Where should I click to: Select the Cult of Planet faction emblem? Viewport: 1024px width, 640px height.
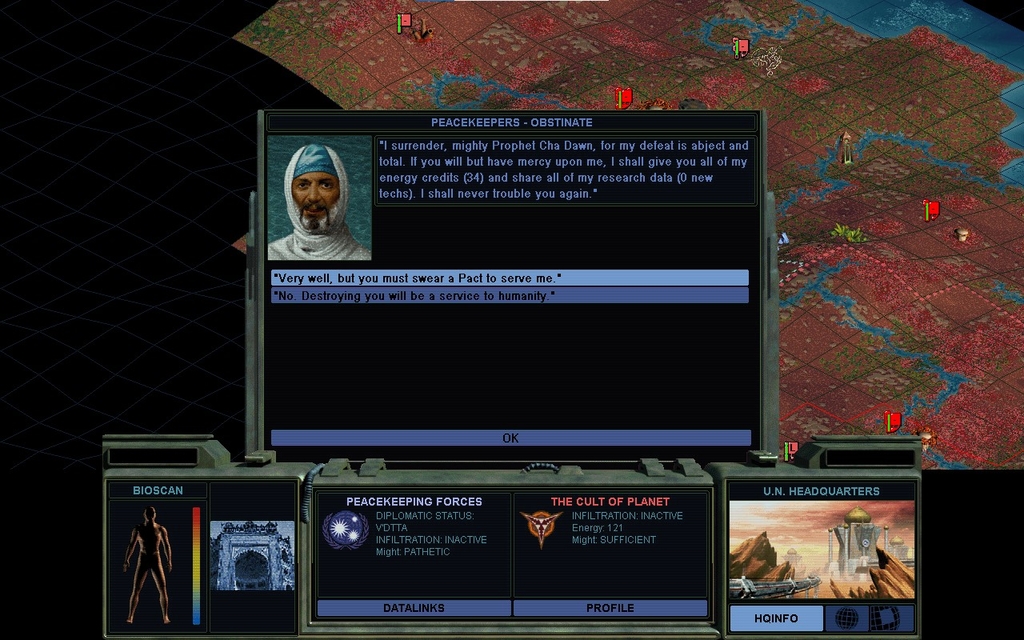pyautogui.click(x=541, y=529)
